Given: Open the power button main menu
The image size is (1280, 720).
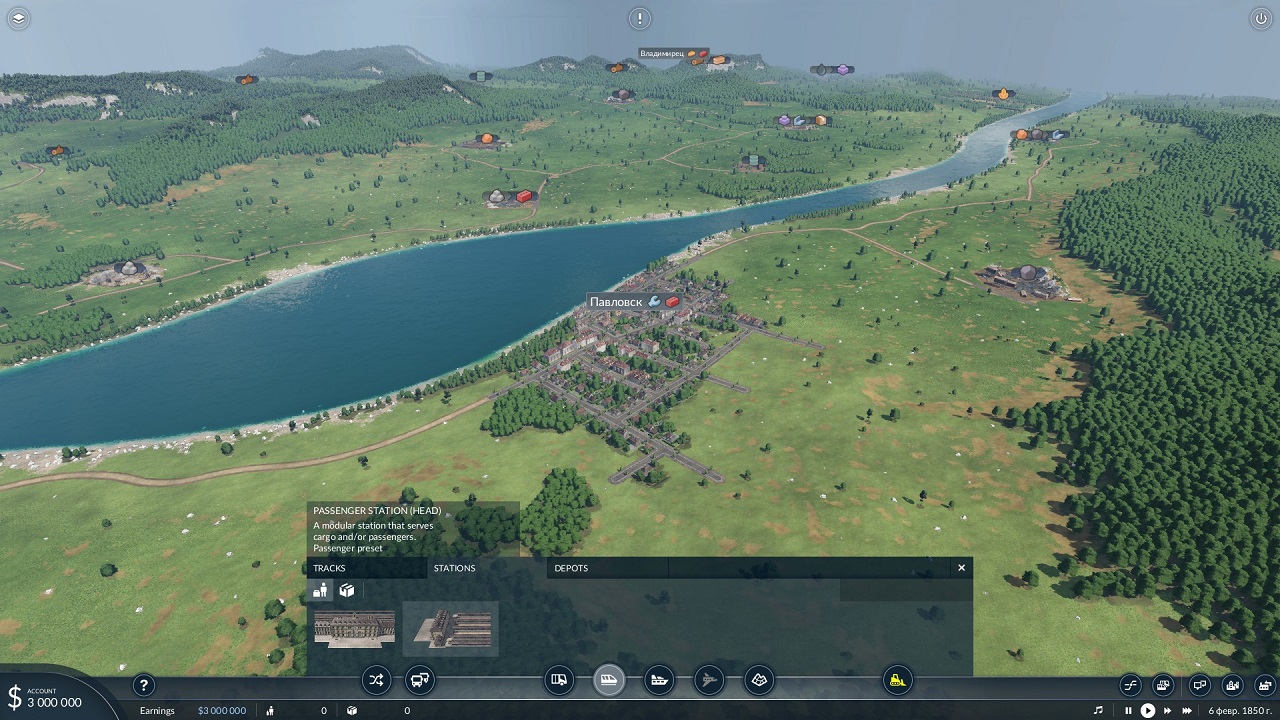Looking at the screenshot, I should pyautogui.click(x=1259, y=18).
